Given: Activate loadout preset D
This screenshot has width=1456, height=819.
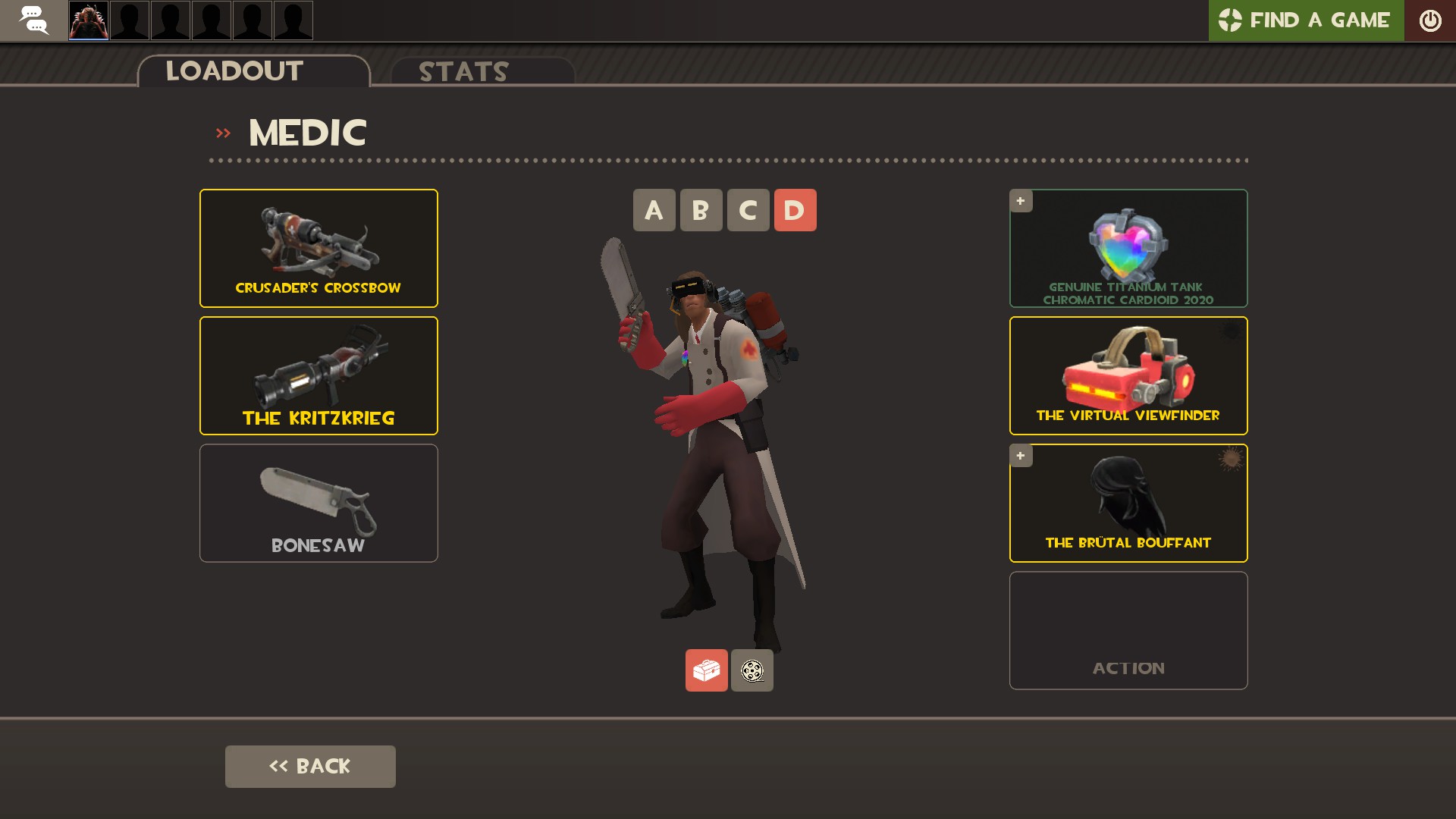Looking at the screenshot, I should point(795,210).
